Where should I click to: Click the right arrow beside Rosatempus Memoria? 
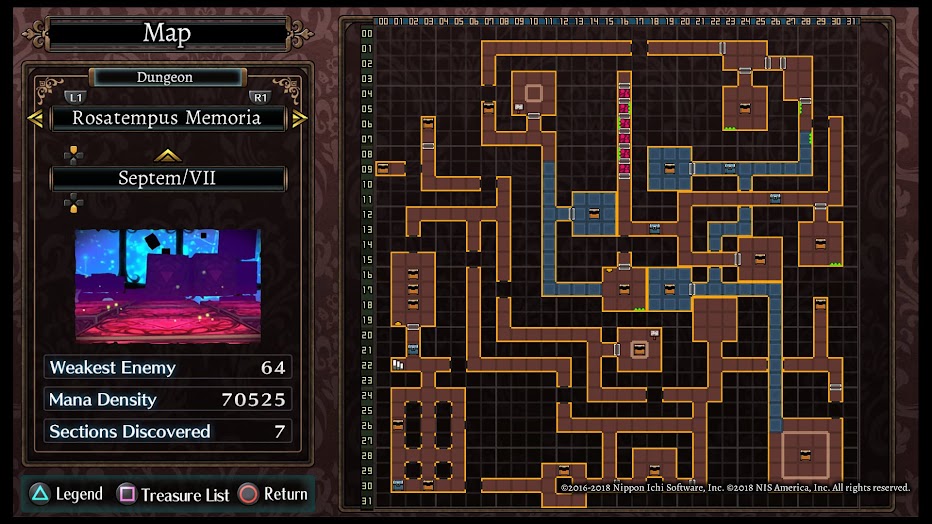point(299,118)
